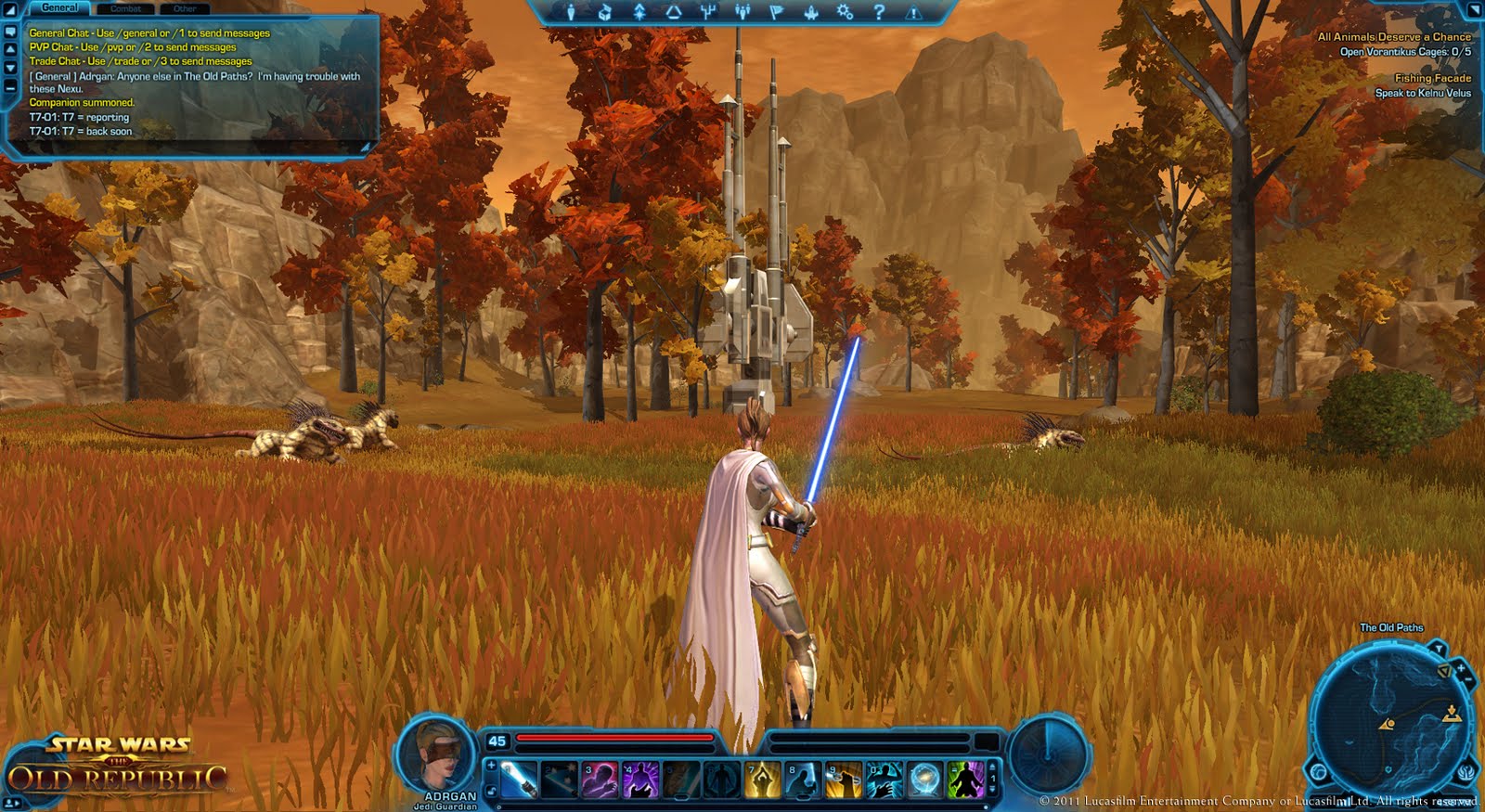Use the yellow meditating figure ability, slot 7
1485x812 pixels.
(x=762, y=780)
